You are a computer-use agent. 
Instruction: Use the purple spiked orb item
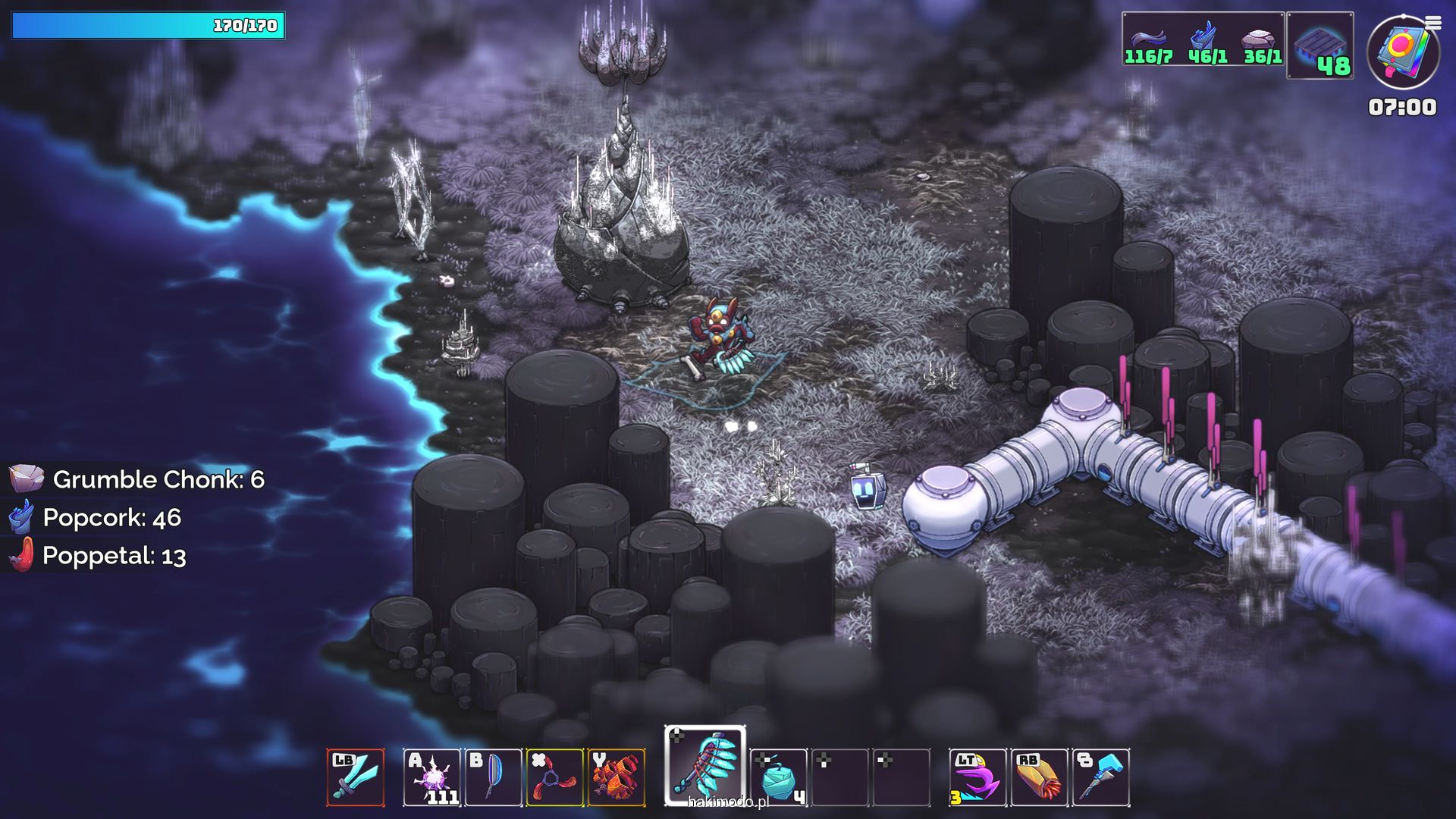click(431, 777)
